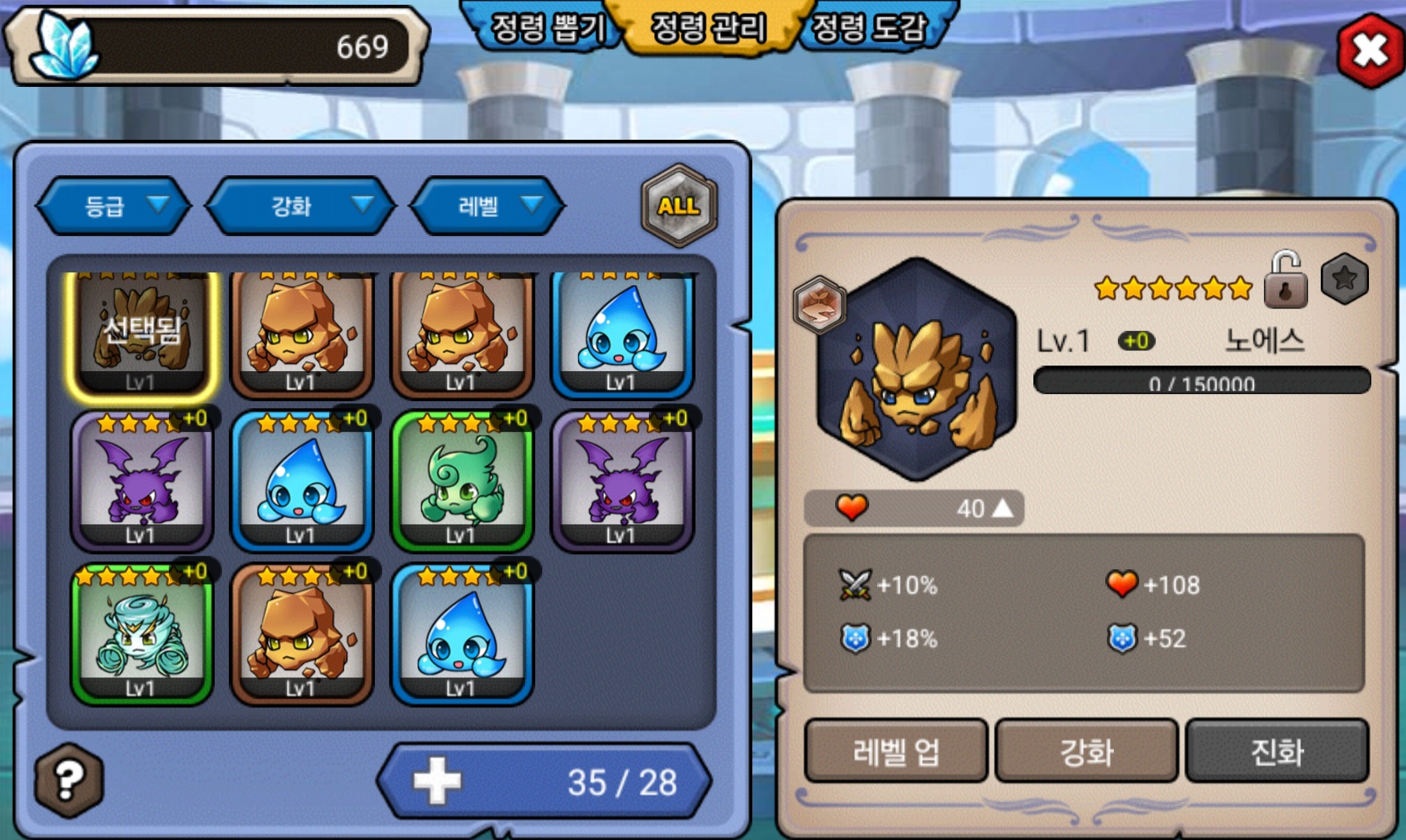Open the 강화 sort dropdown
Screen dimensions: 1406x840
point(301,206)
